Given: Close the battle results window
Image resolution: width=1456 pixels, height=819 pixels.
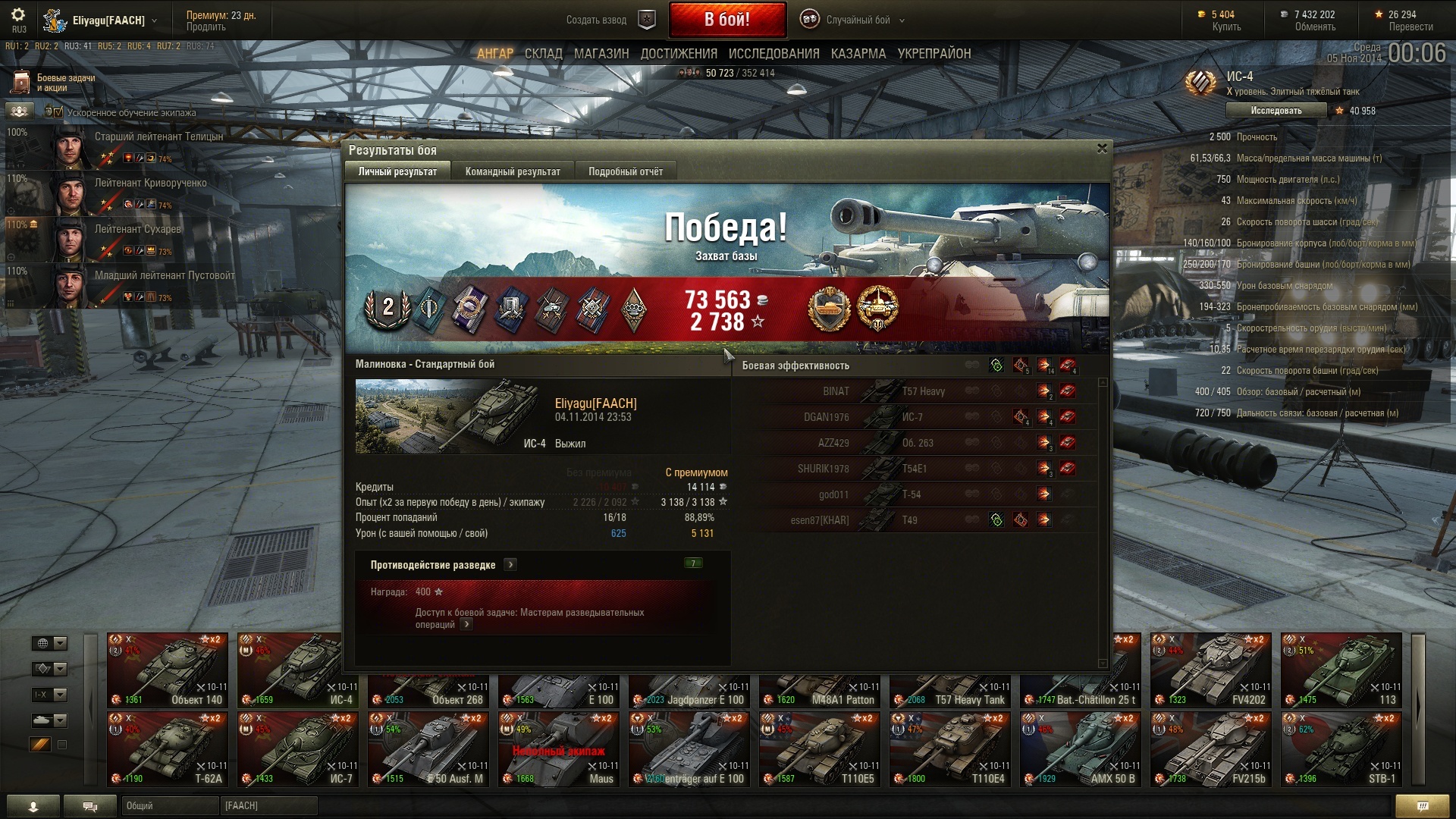Looking at the screenshot, I should pyautogui.click(x=1102, y=149).
